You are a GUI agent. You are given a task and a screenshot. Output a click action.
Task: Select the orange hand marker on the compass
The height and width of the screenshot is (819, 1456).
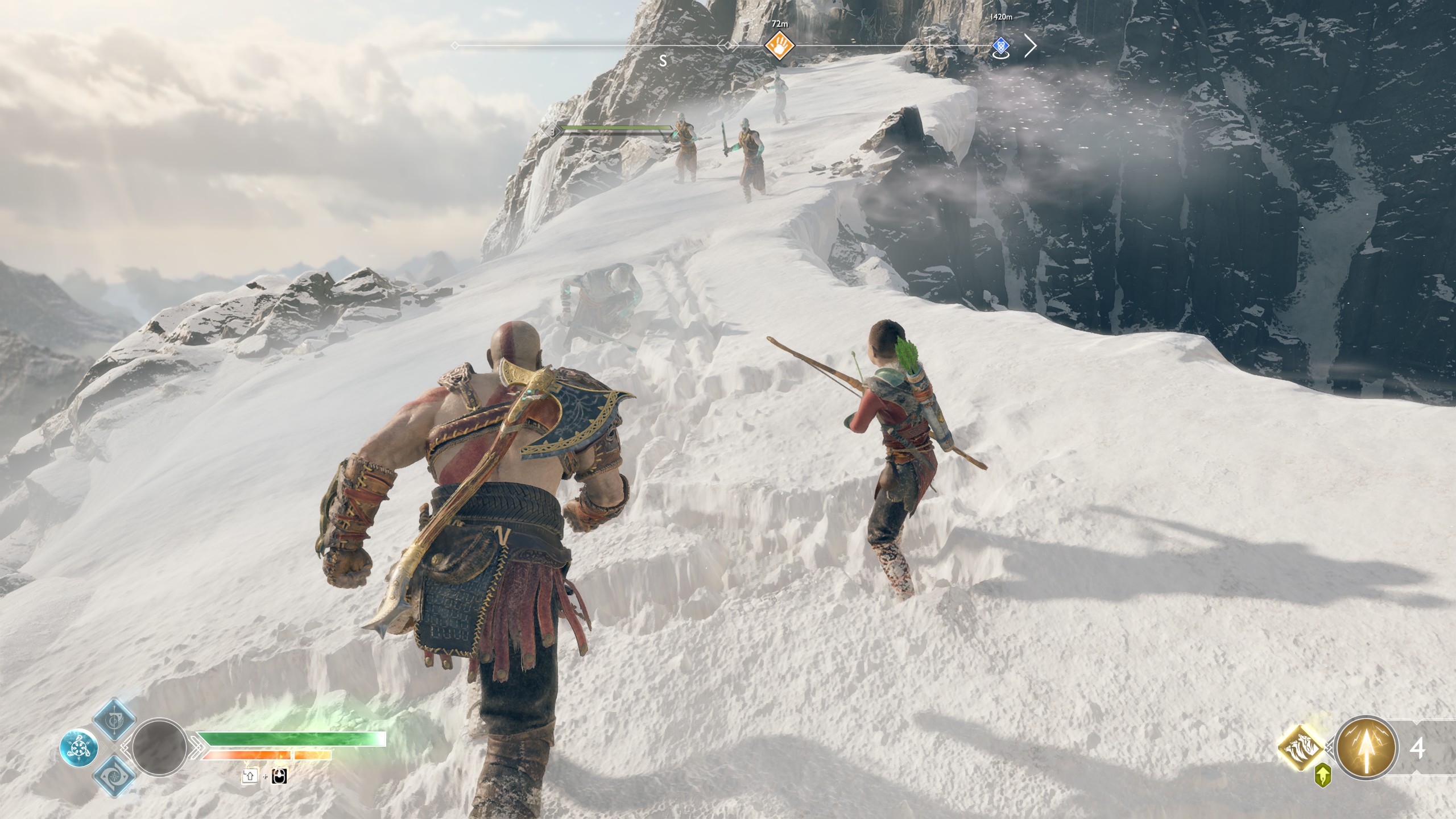point(779,45)
